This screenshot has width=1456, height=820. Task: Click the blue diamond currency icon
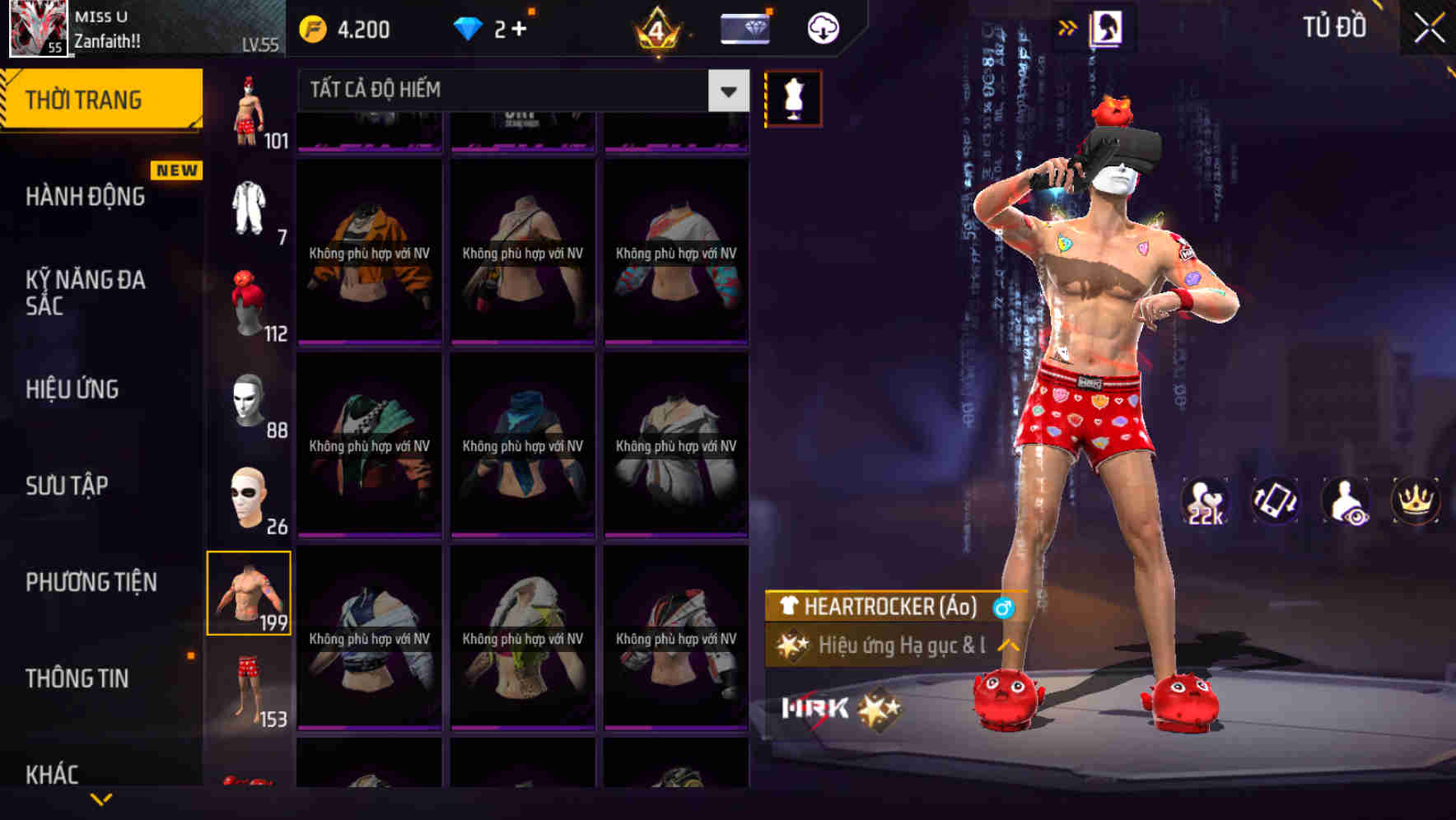click(469, 27)
